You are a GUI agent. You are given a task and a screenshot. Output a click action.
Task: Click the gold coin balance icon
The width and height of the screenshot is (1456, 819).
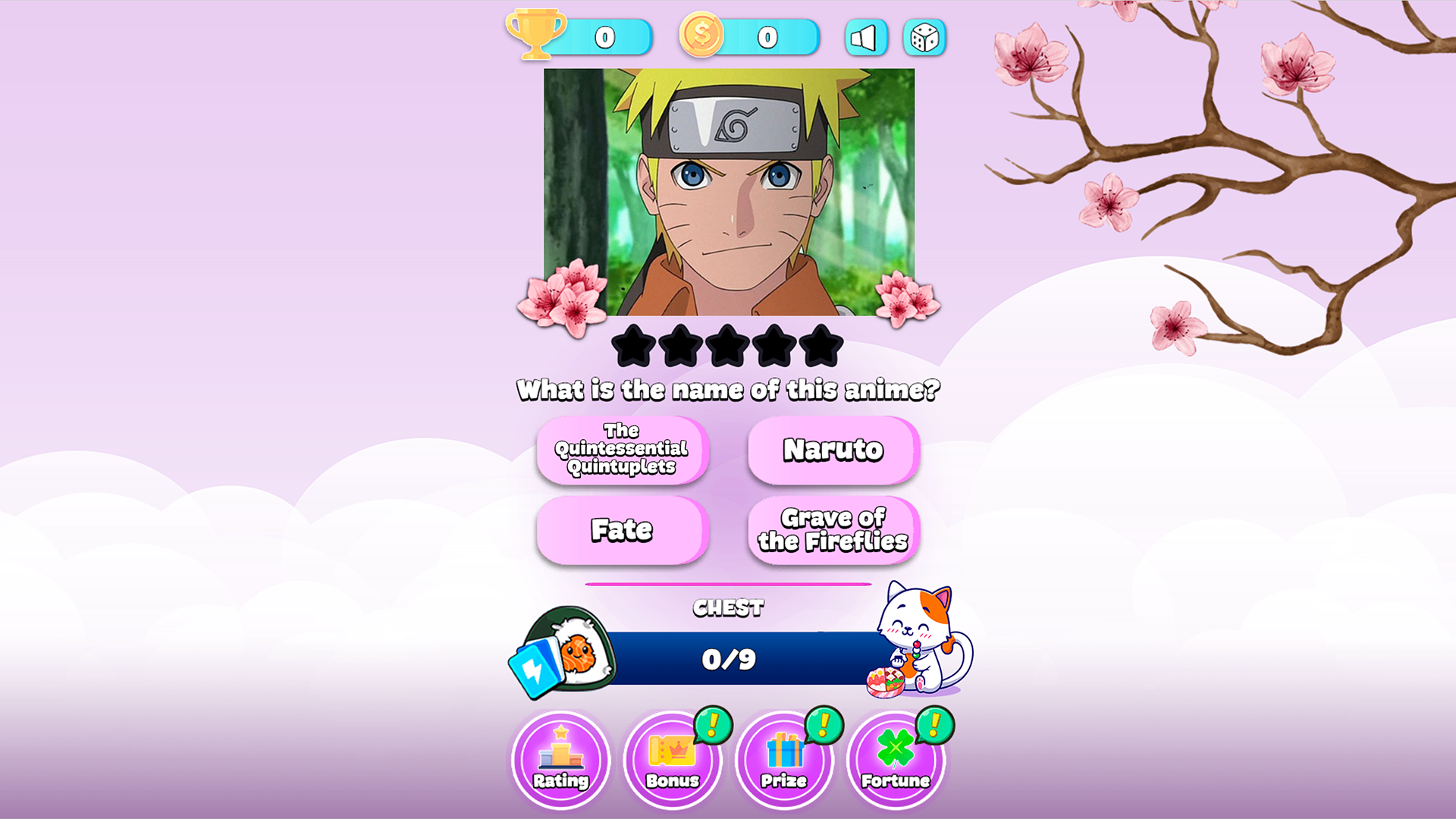tap(701, 36)
